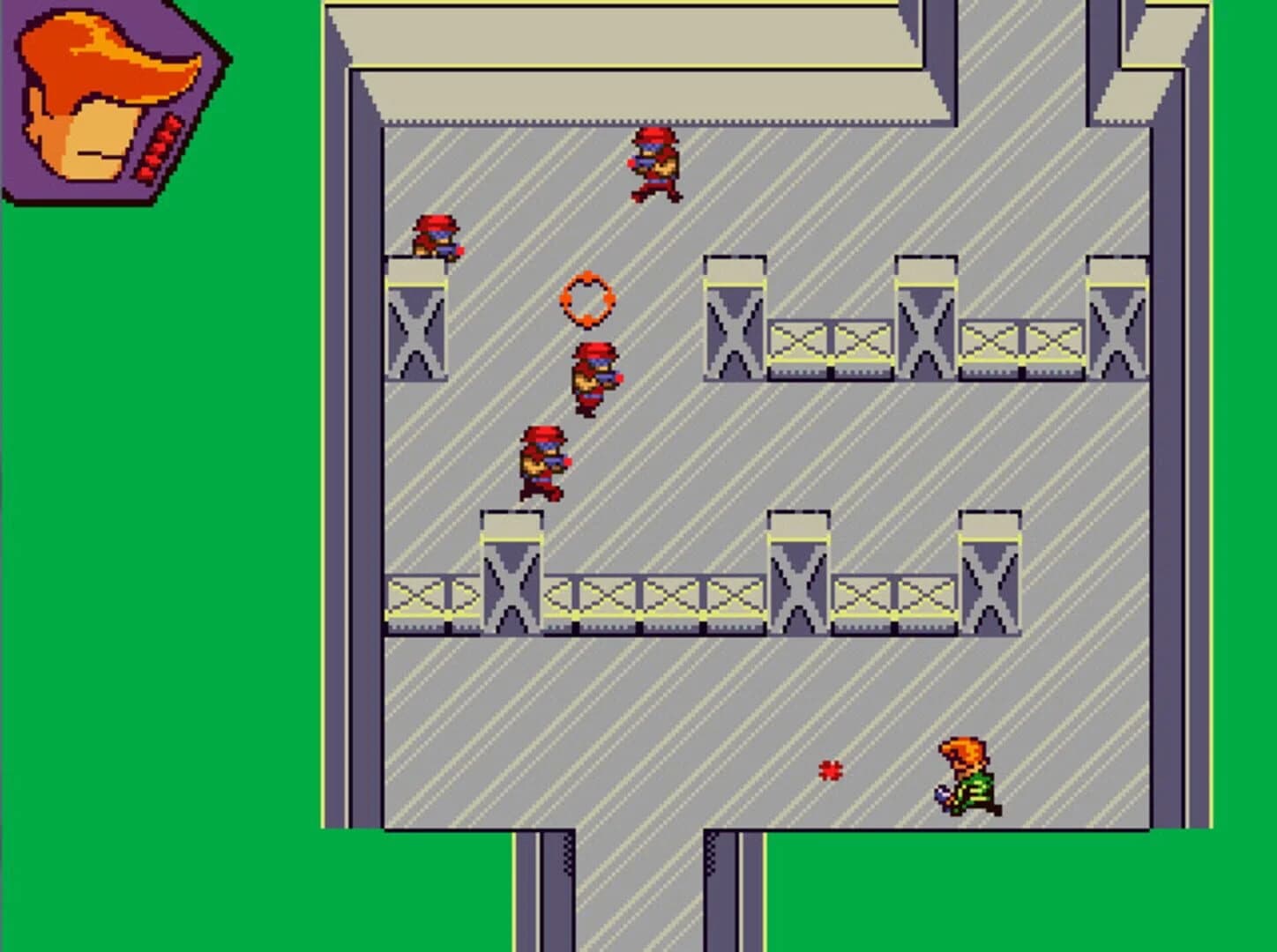Click the red ammo indicator dots on the HUD
Viewport: 1277px width, 952px height.
159,145
